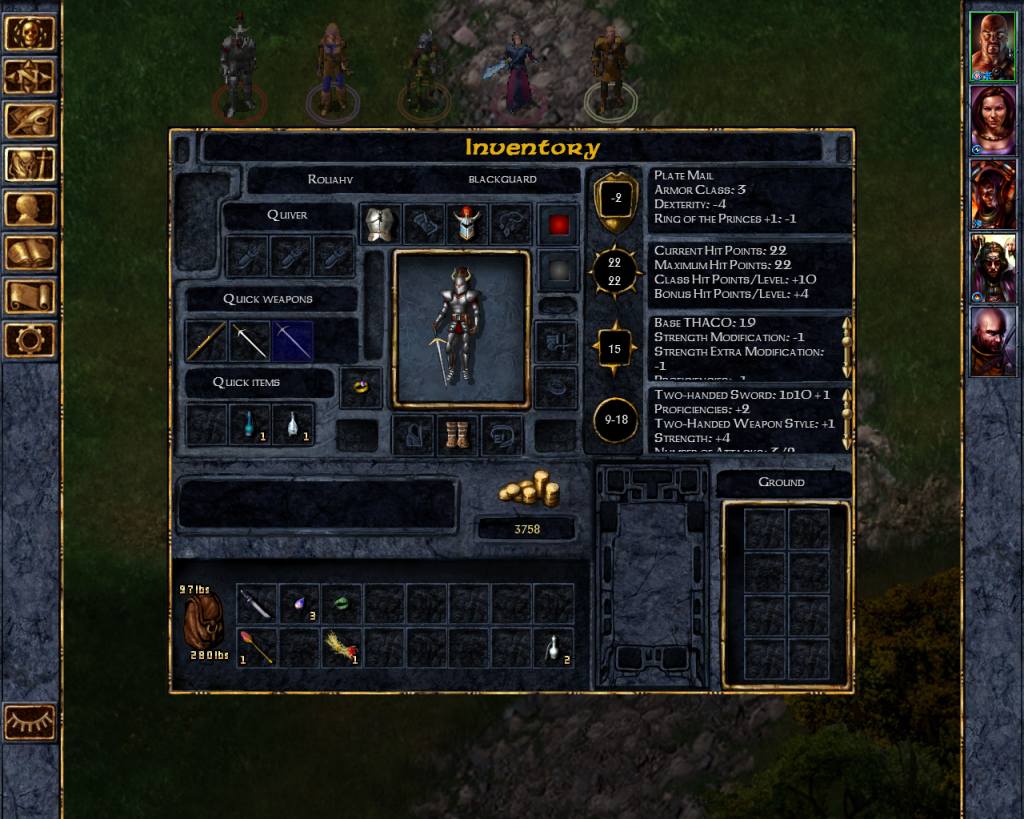Image resolution: width=1024 pixels, height=819 pixels.
Task: Select the equipped plate mail armor slot
Action: point(380,225)
